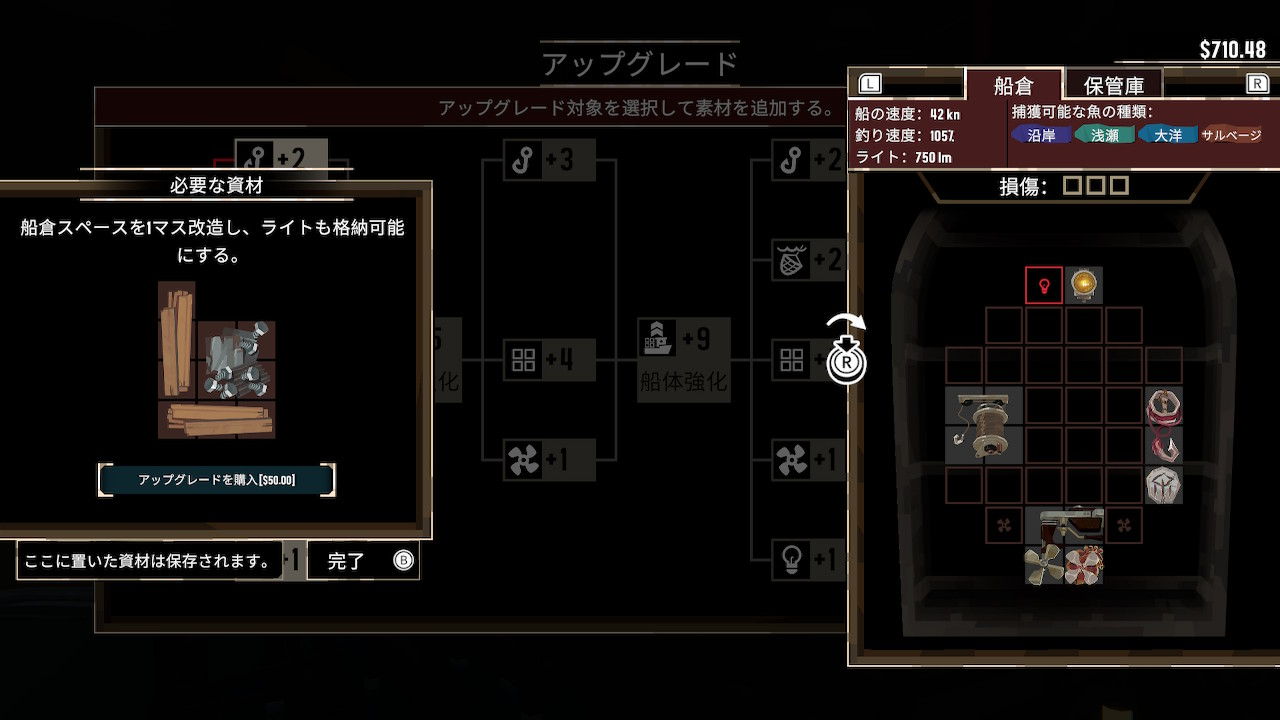Select the upright wooden planks material
The width and height of the screenshot is (1280, 720).
177,338
